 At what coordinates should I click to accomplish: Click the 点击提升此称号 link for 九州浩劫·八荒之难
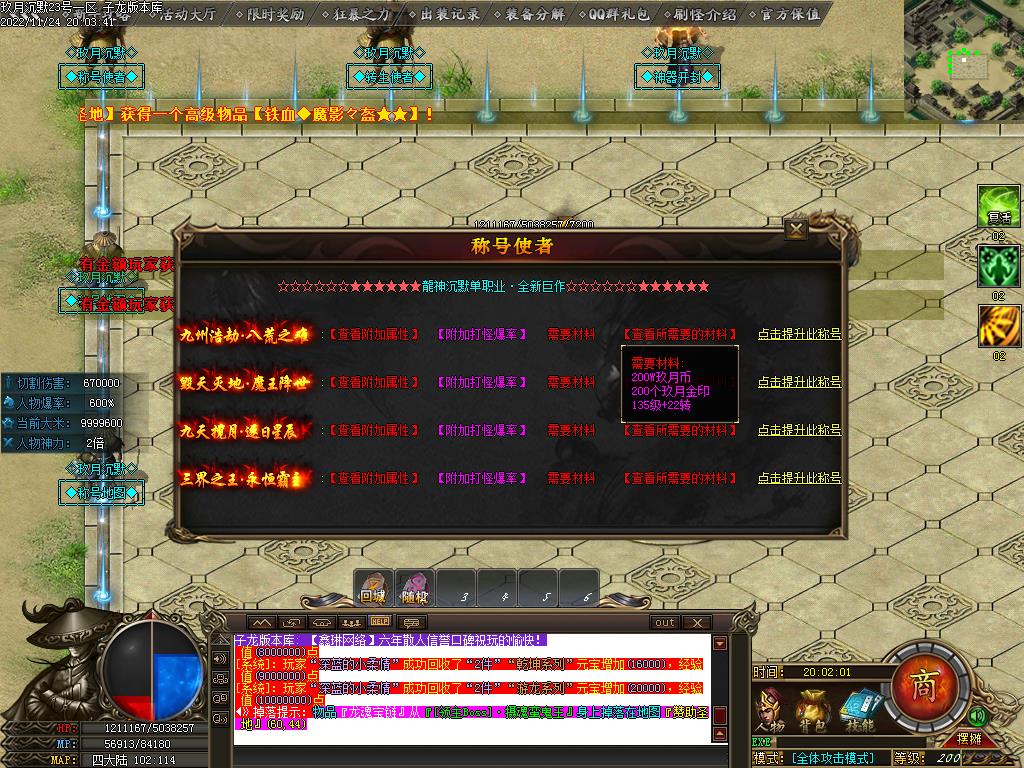tap(798, 335)
